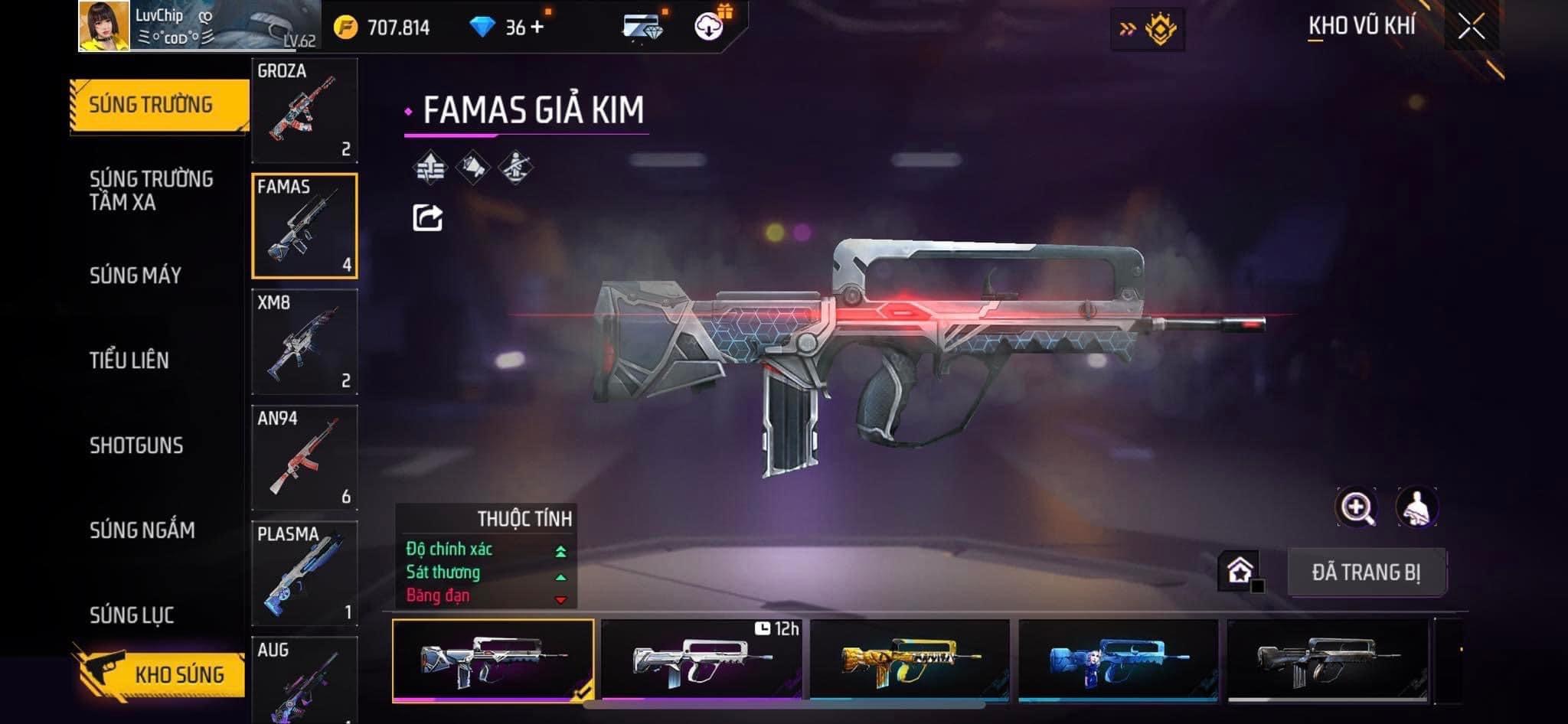Select the AN94 weapon tile

(305, 457)
